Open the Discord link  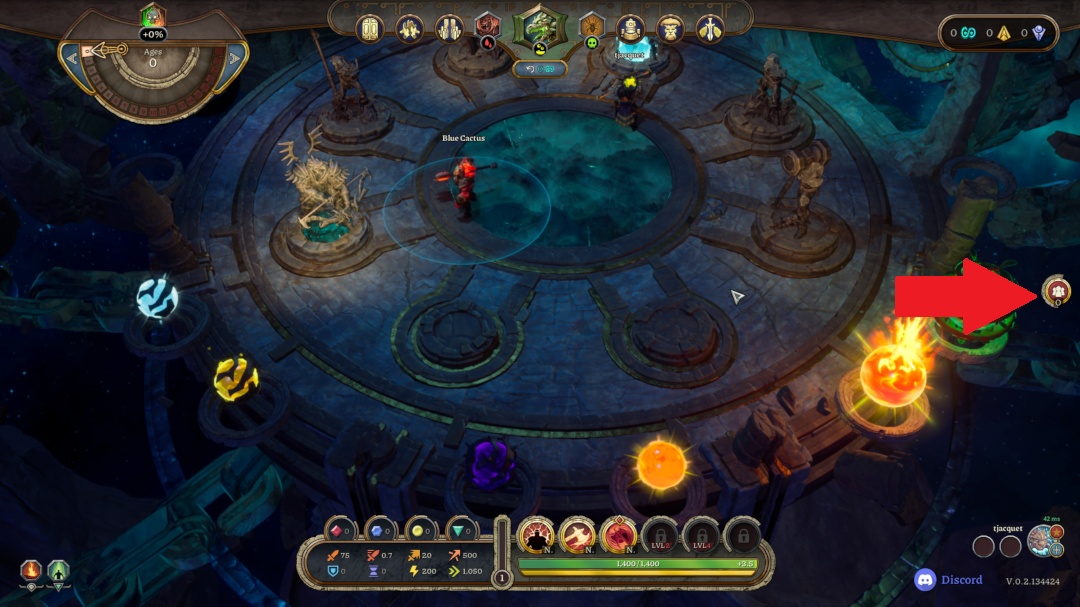(949, 580)
